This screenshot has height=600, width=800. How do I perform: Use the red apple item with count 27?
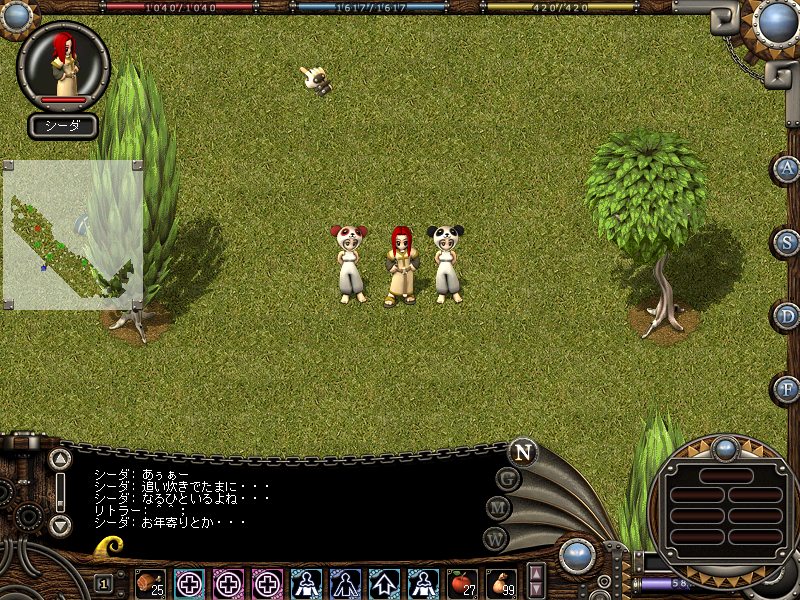point(462,583)
